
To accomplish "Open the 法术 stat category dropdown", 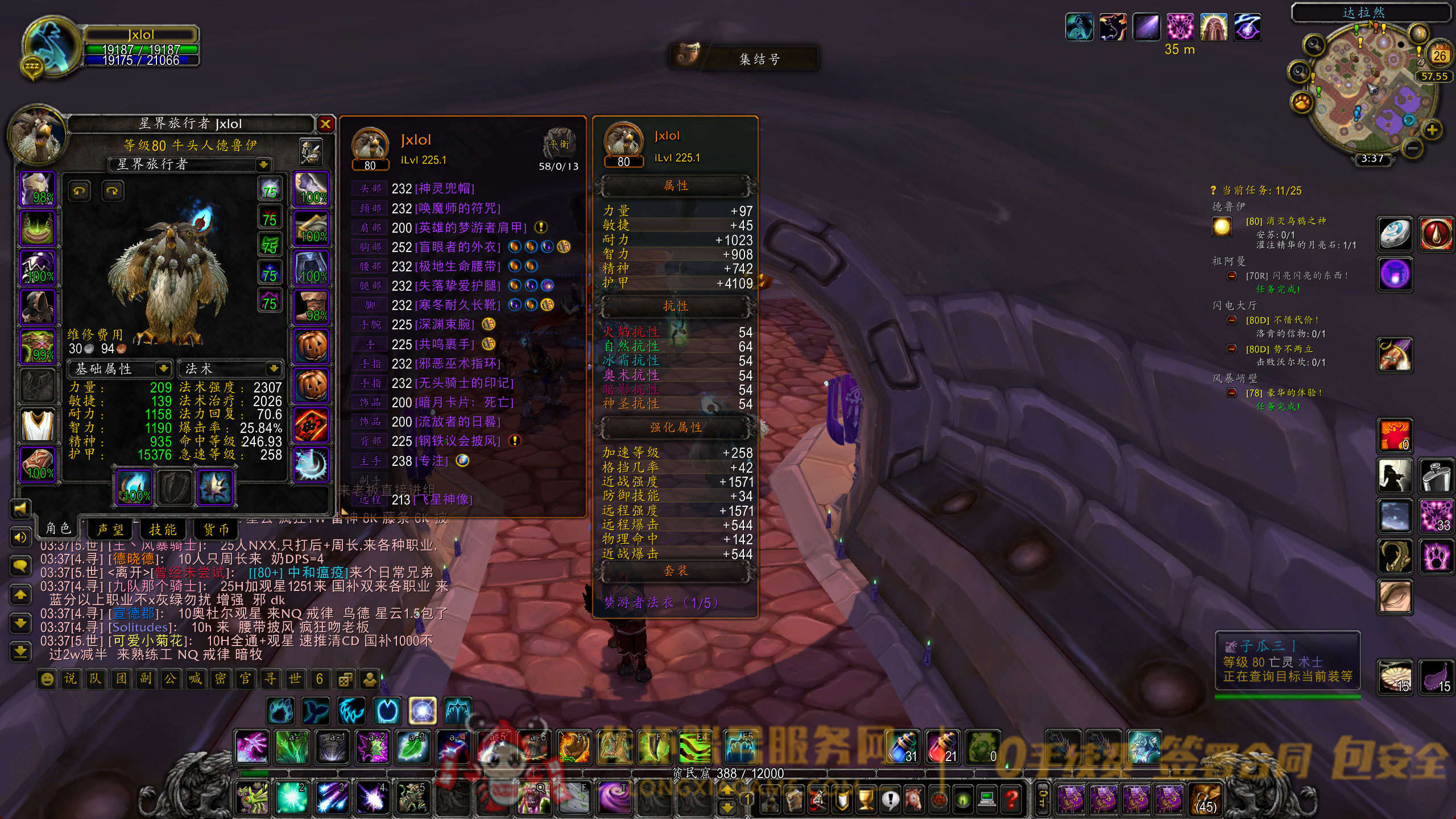I will coord(274,369).
